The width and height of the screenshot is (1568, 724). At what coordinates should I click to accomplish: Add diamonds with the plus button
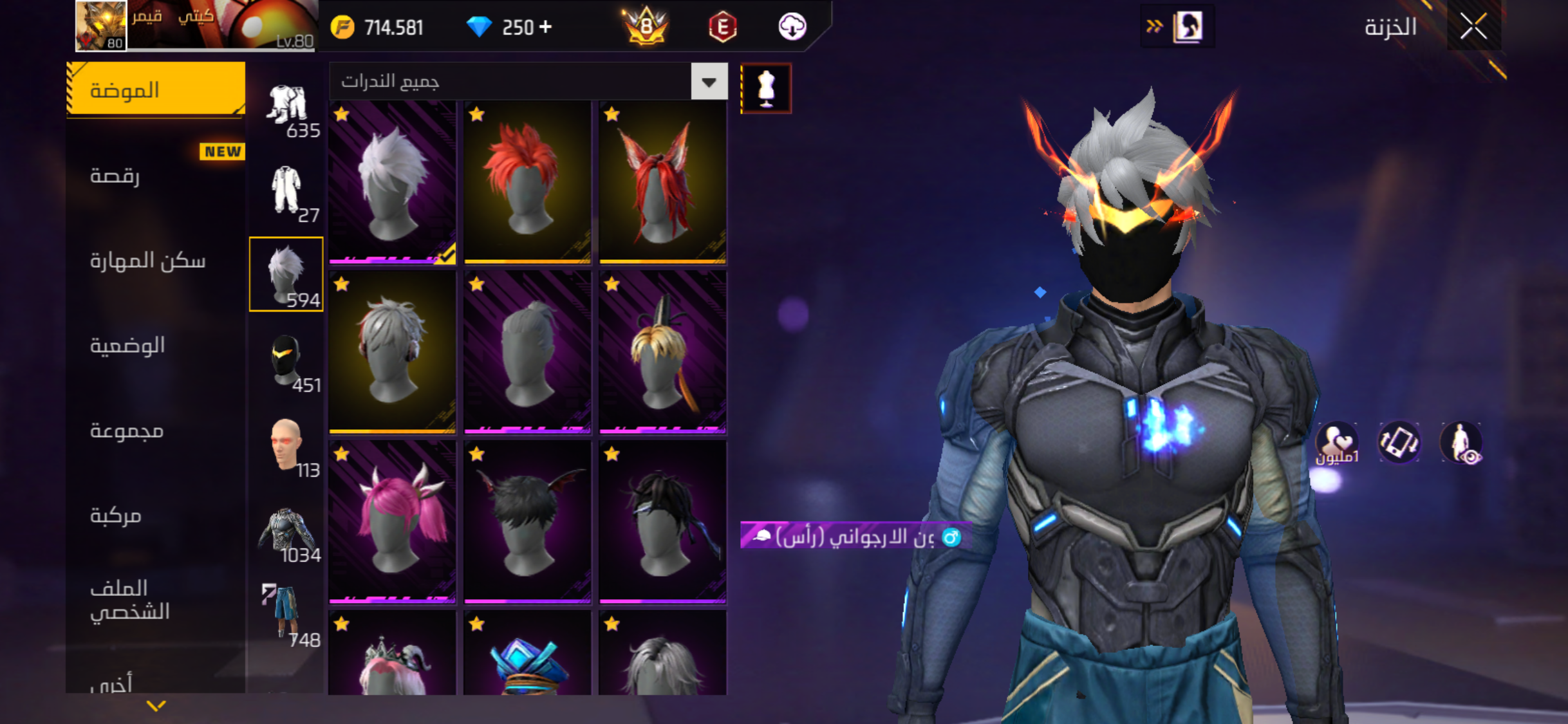546,27
